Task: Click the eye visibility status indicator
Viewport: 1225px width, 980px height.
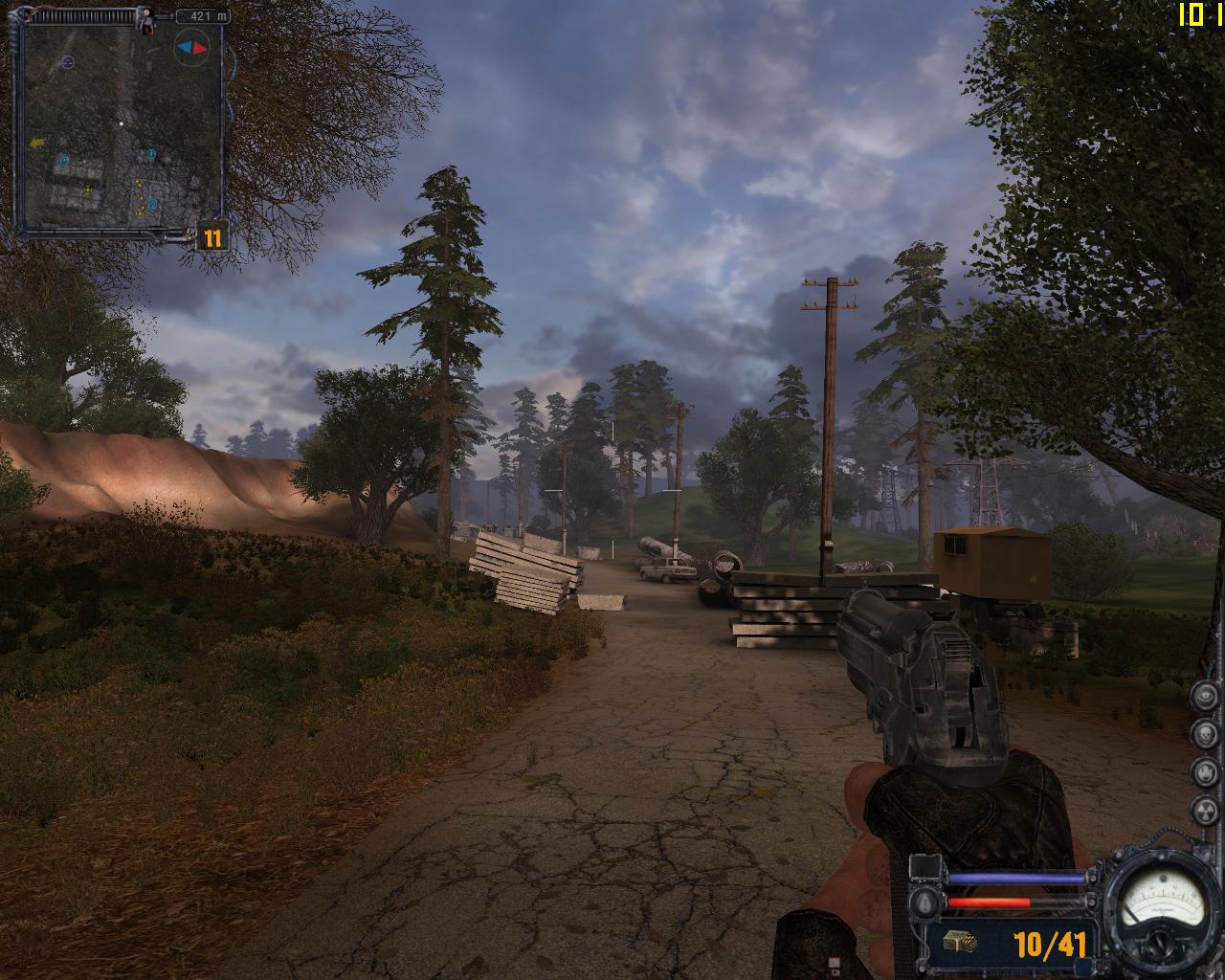Action: (1203, 697)
